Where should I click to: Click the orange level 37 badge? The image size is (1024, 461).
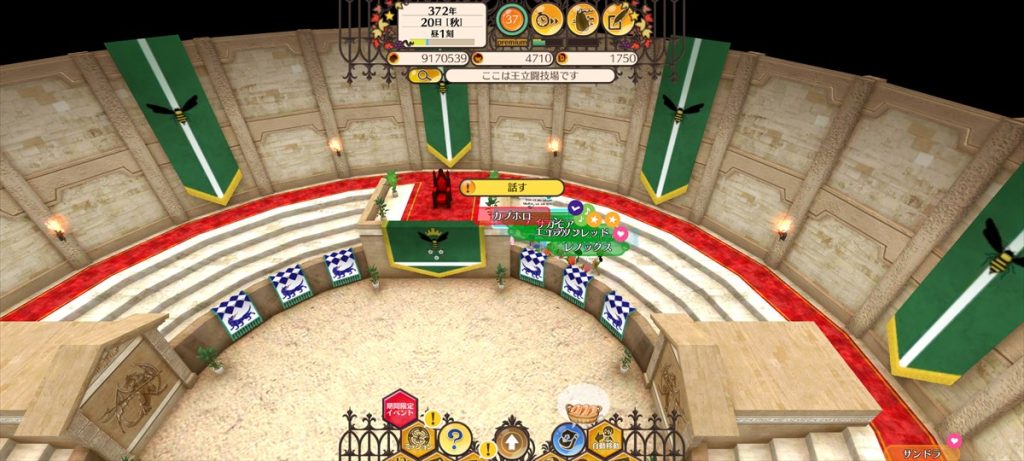click(x=512, y=17)
